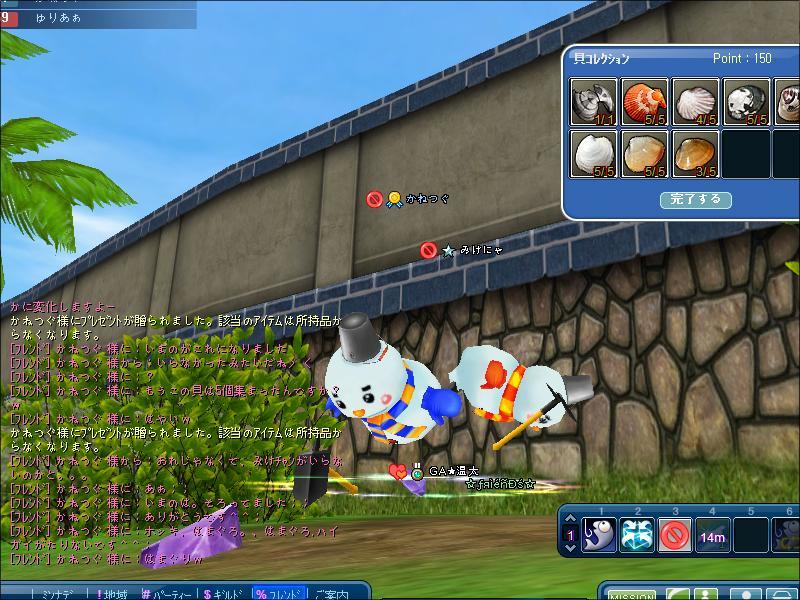
Task: Select the フレンド chat tab
Action: pyautogui.click(x=280, y=594)
